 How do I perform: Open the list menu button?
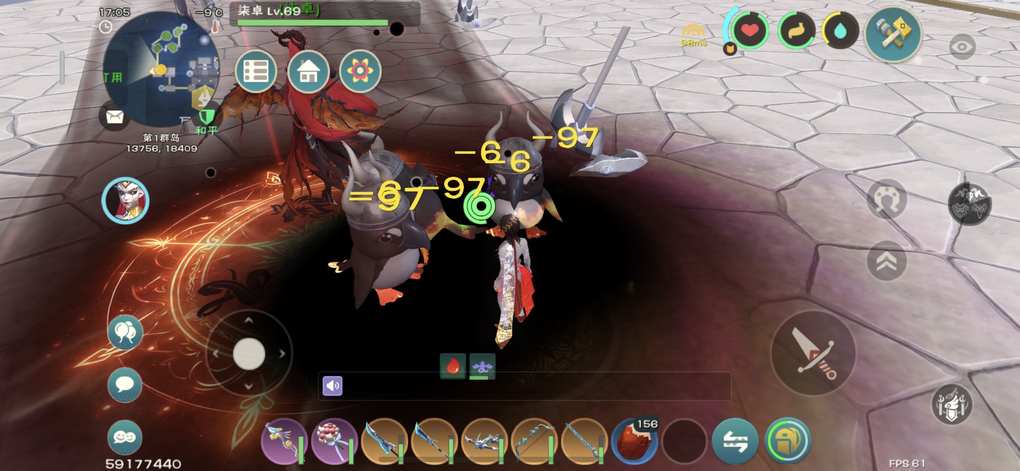tap(256, 71)
